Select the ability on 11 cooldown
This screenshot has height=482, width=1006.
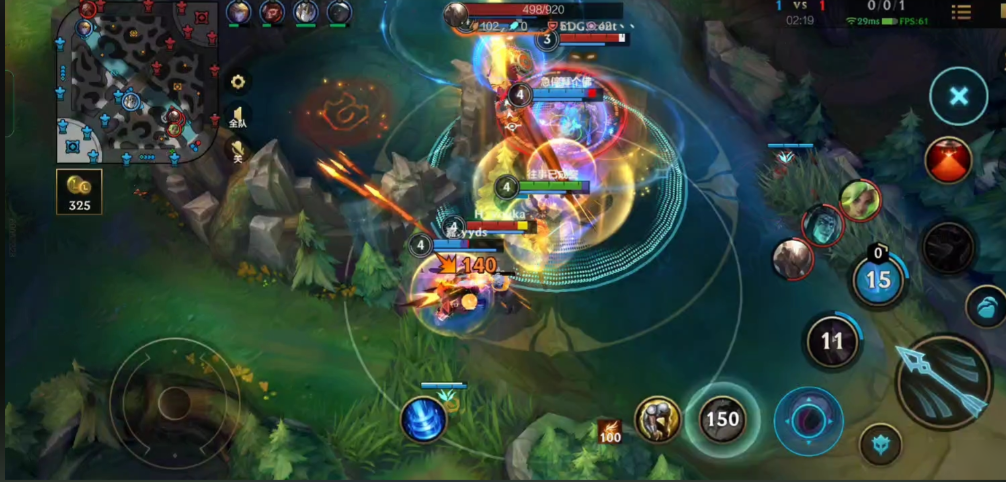(x=832, y=341)
